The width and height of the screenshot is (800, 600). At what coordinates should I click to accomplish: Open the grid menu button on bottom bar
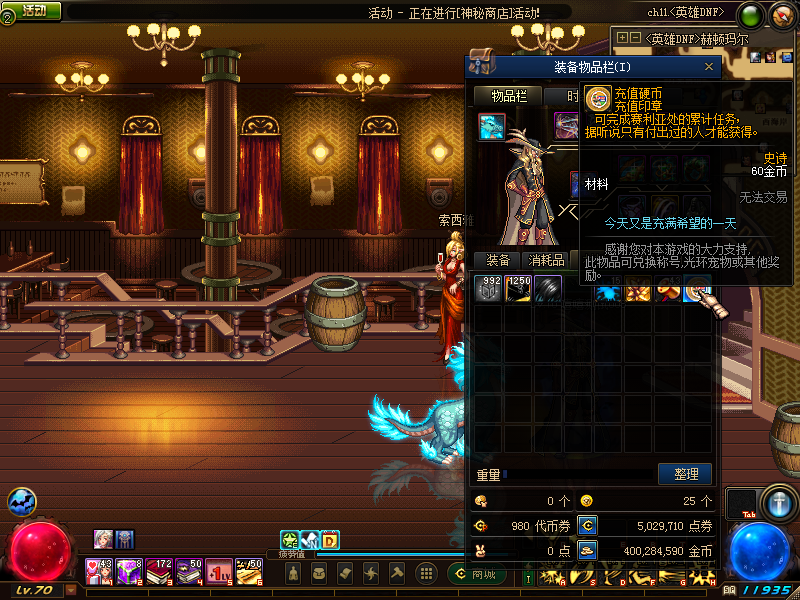click(x=426, y=573)
